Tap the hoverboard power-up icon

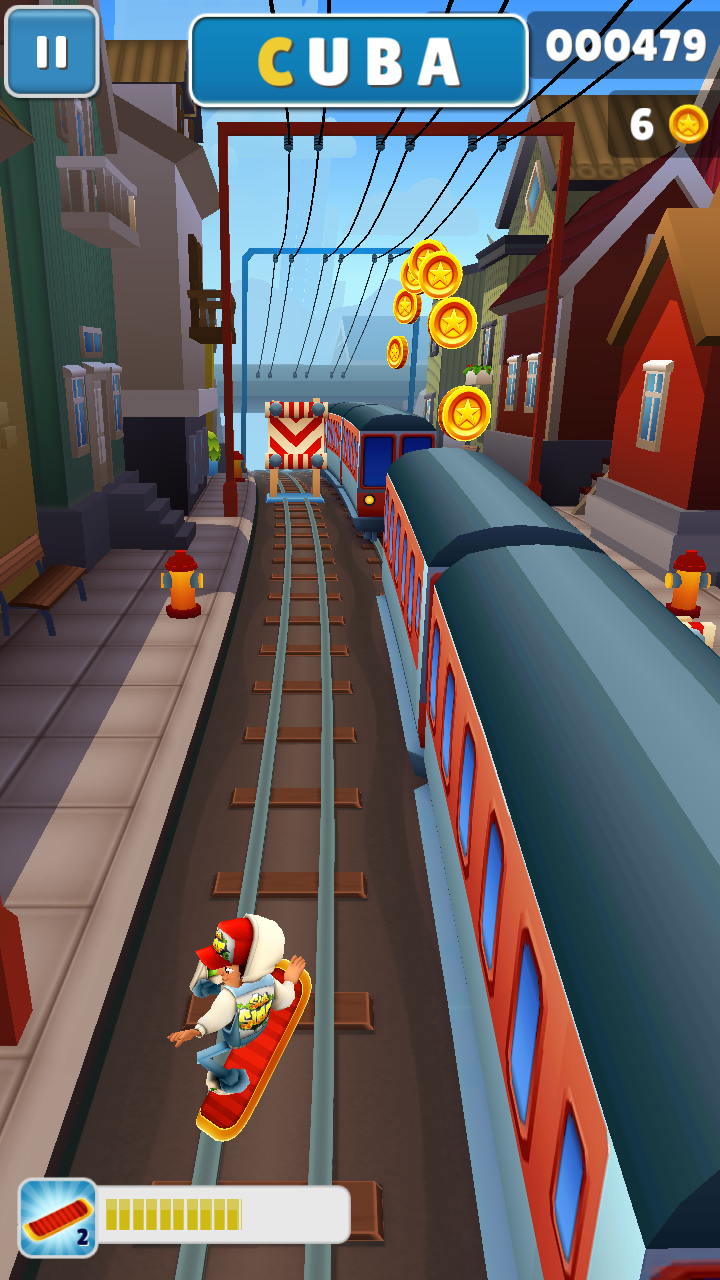pos(58,1217)
